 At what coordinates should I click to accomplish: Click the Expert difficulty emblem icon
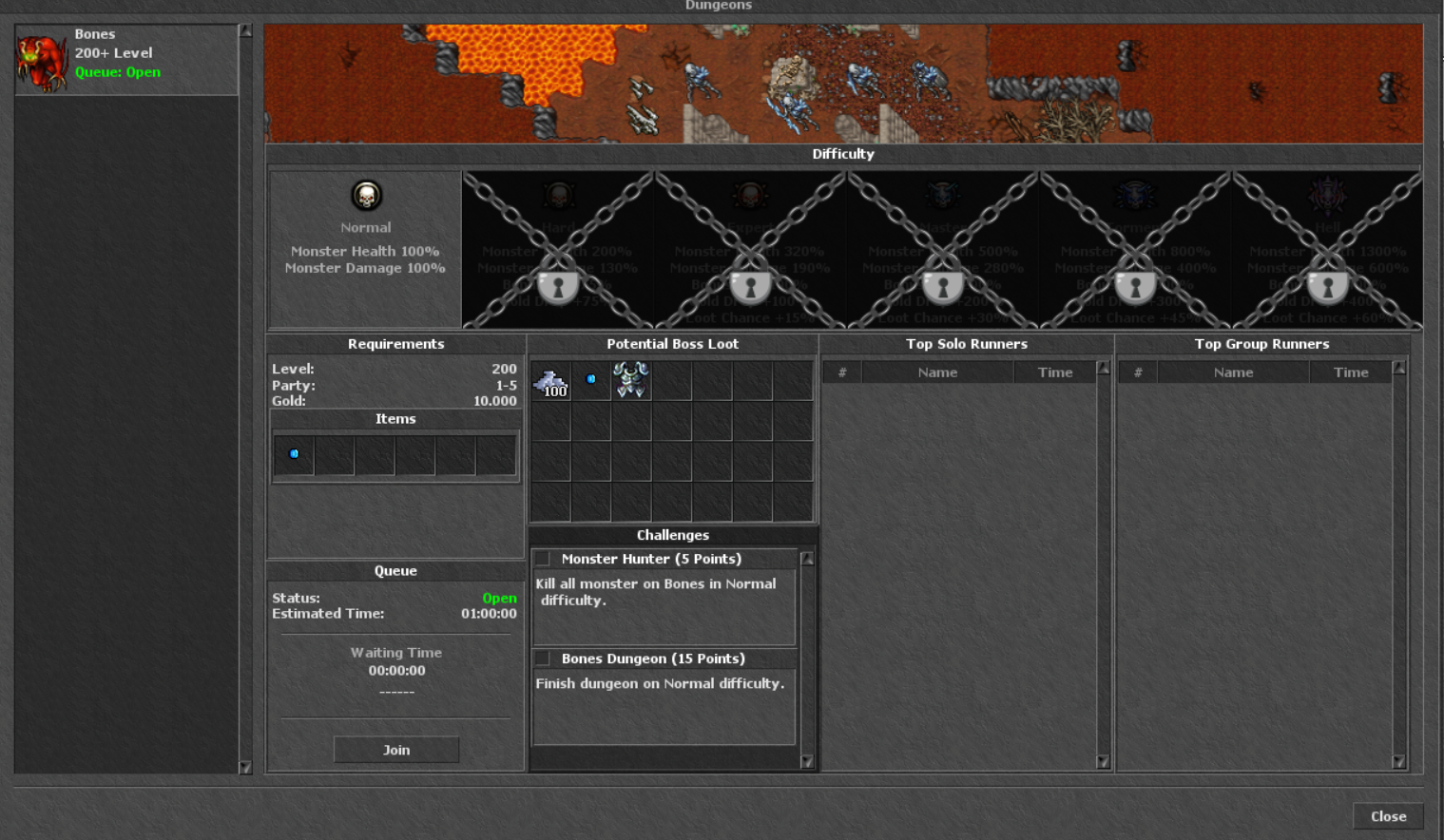click(x=752, y=195)
